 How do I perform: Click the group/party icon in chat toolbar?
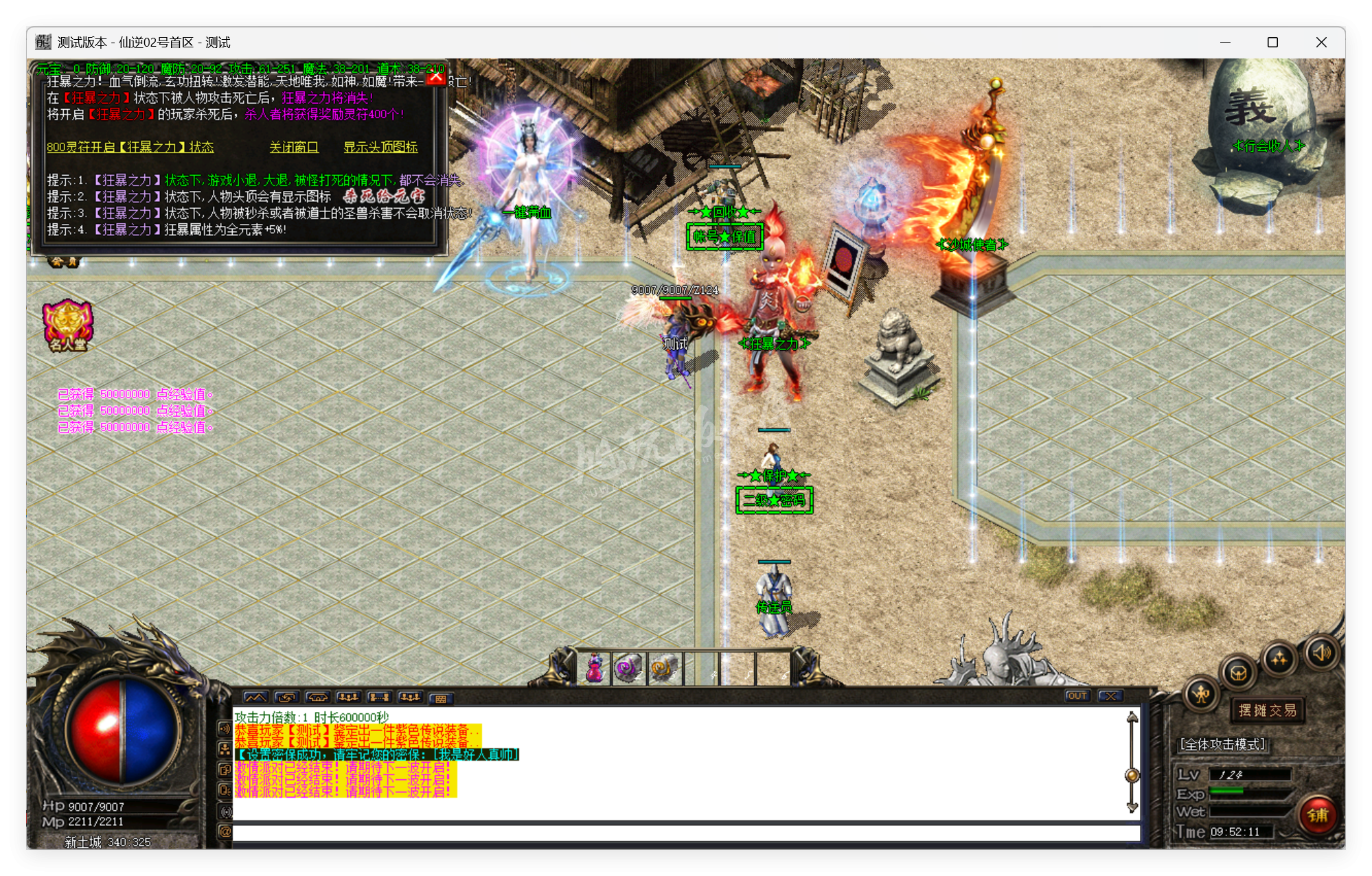[x=349, y=698]
